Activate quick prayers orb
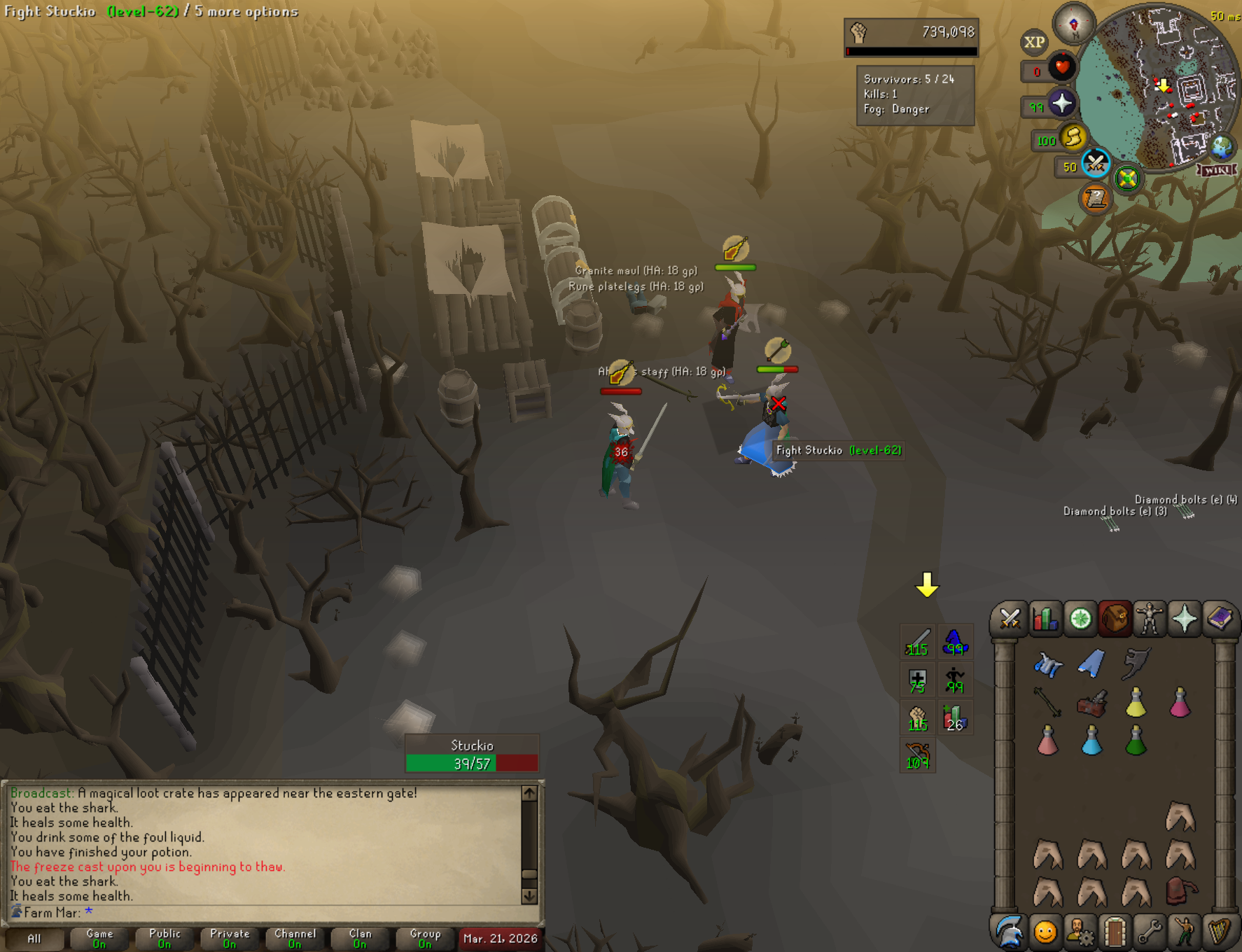 (1061, 103)
